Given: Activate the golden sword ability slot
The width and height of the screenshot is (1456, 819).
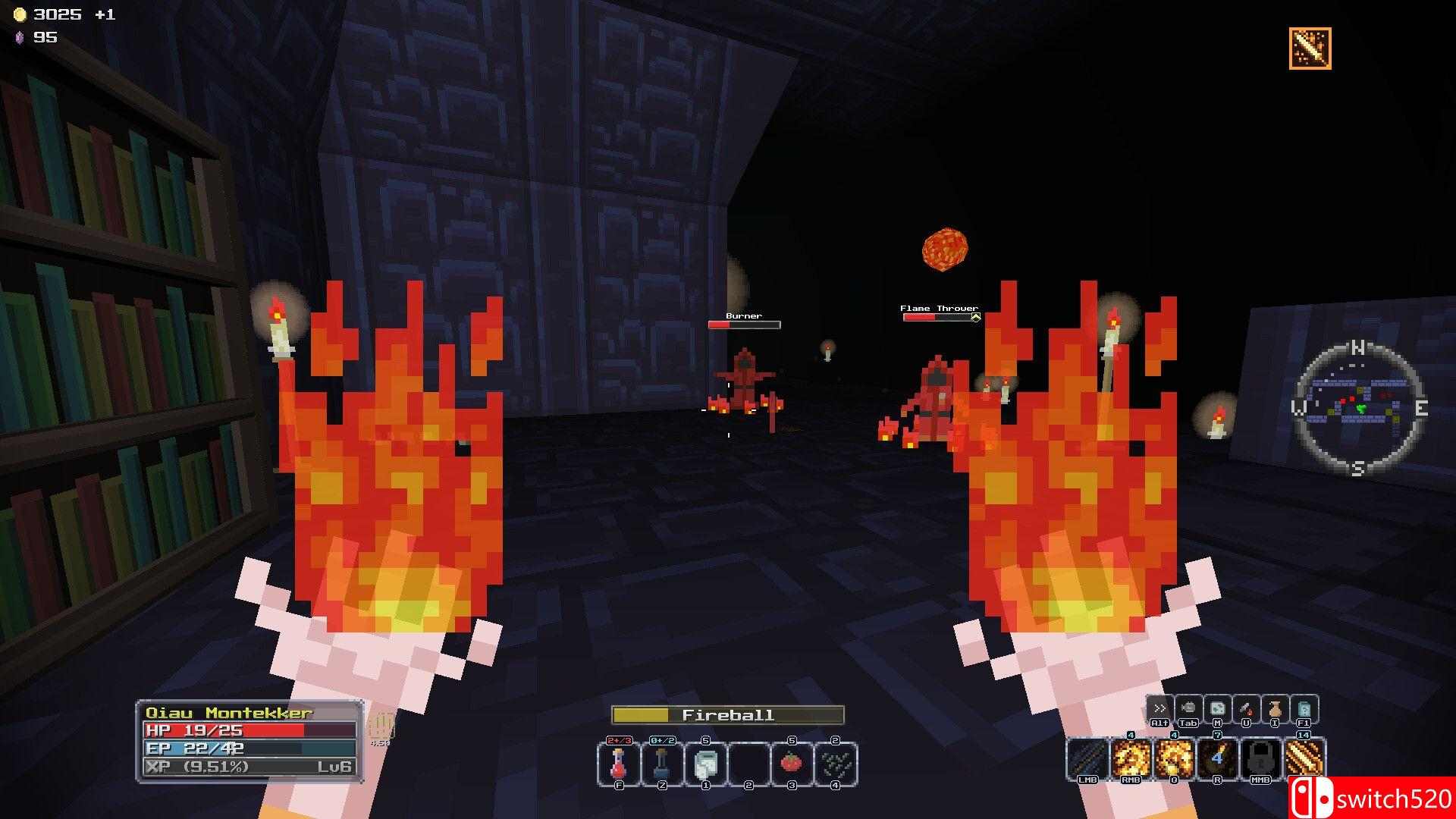Looking at the screenshot, I should 1304,758.
